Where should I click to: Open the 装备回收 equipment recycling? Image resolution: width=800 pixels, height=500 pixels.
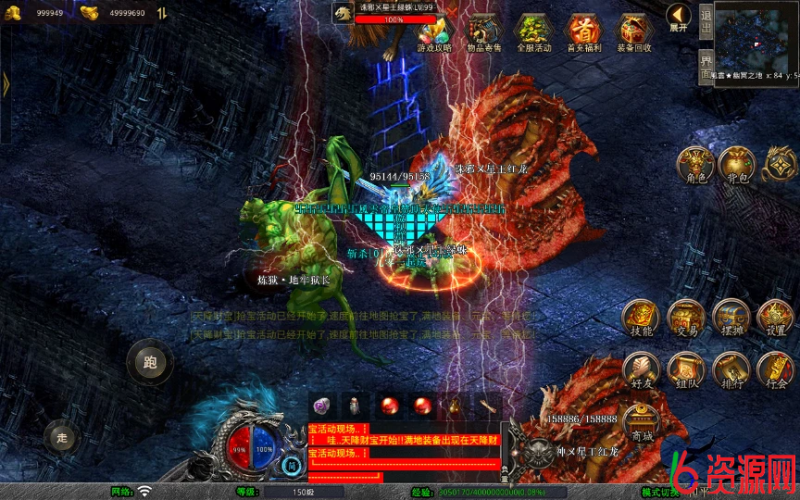634,31
